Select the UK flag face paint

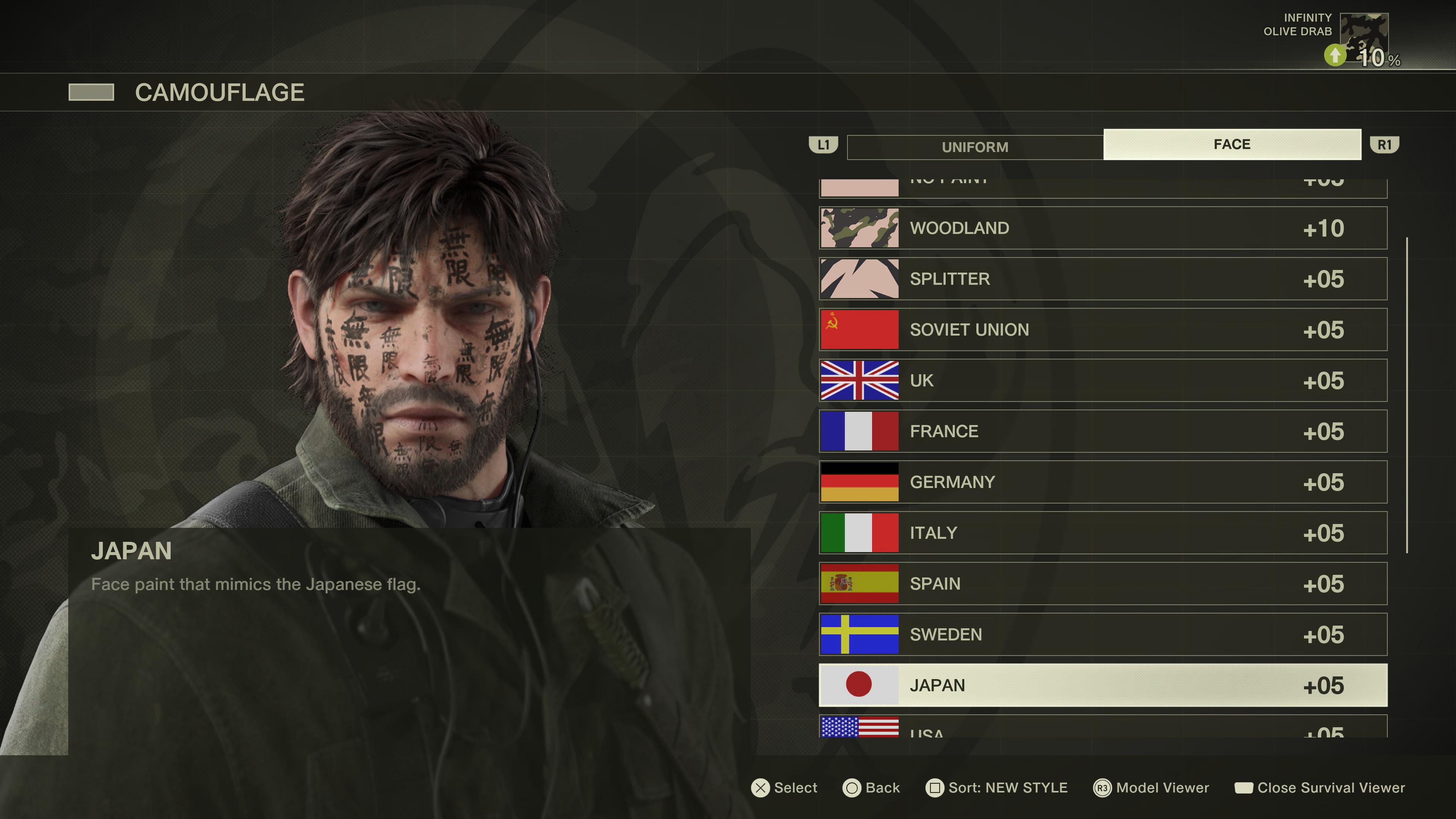[x=1102, y=380]
